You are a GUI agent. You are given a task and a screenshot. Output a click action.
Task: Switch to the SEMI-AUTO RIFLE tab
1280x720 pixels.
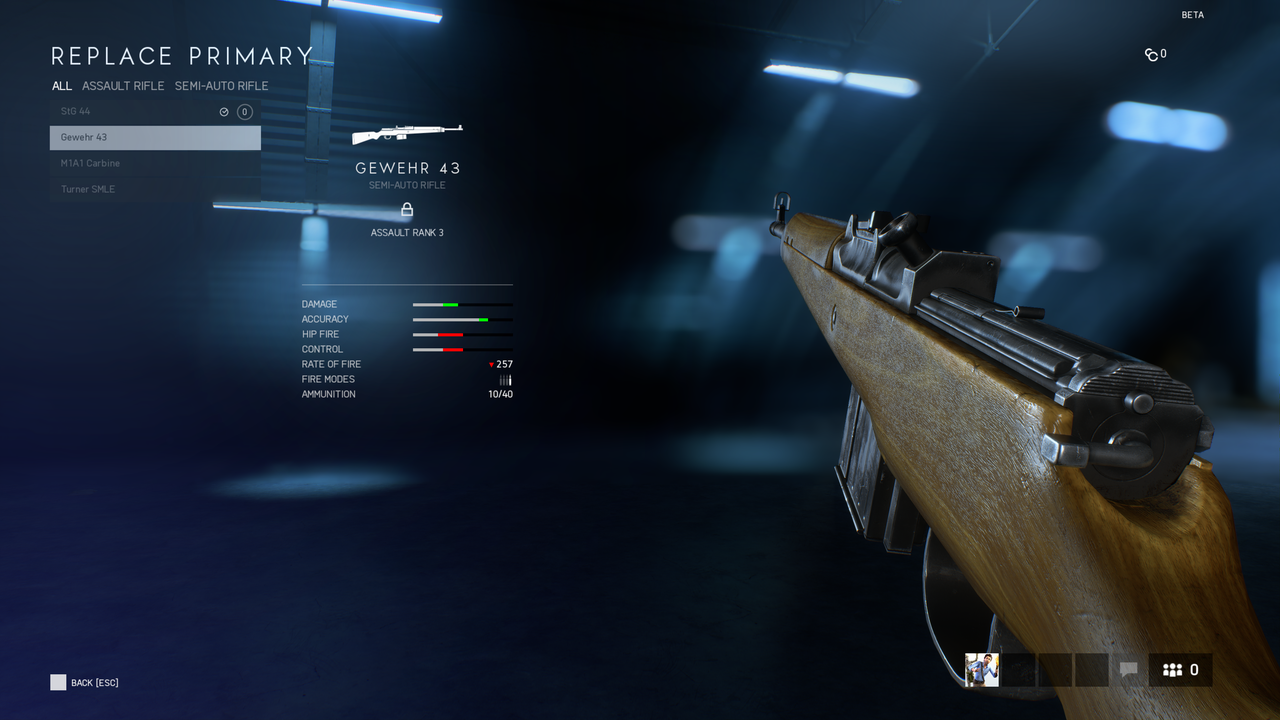221,86
